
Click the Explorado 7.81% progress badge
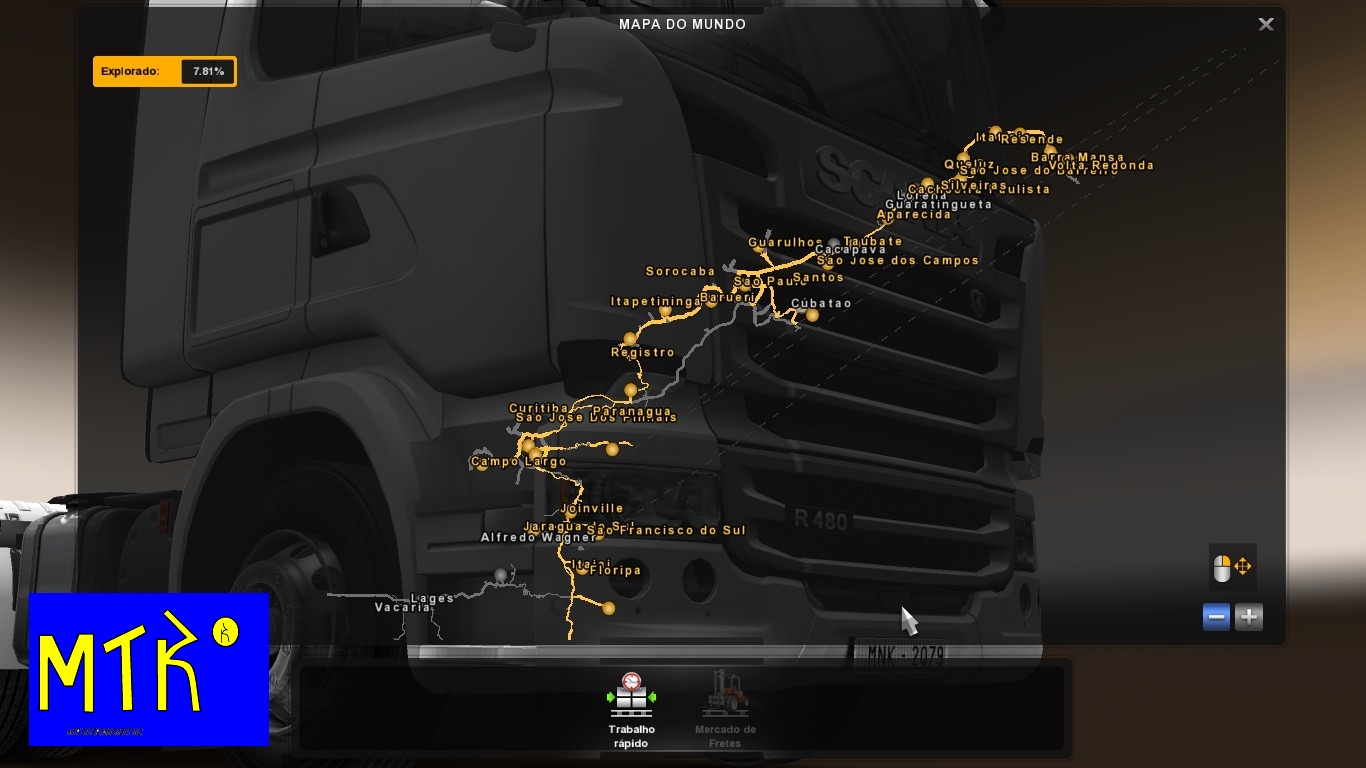point(164,71)
